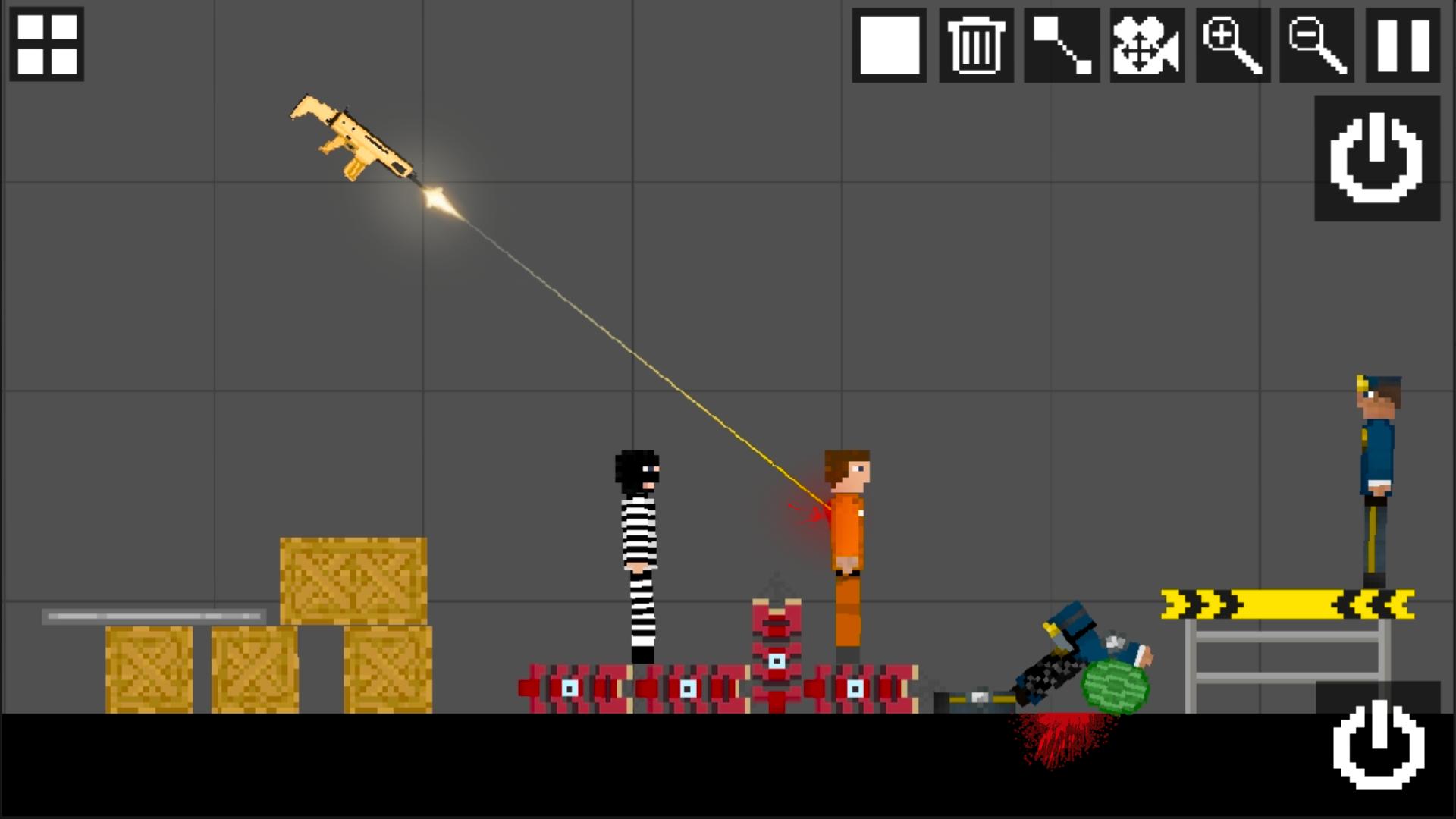Pause the simulation
Image resolution: width=1456 pixels, height=819 pixels.
click(1402, 45)
